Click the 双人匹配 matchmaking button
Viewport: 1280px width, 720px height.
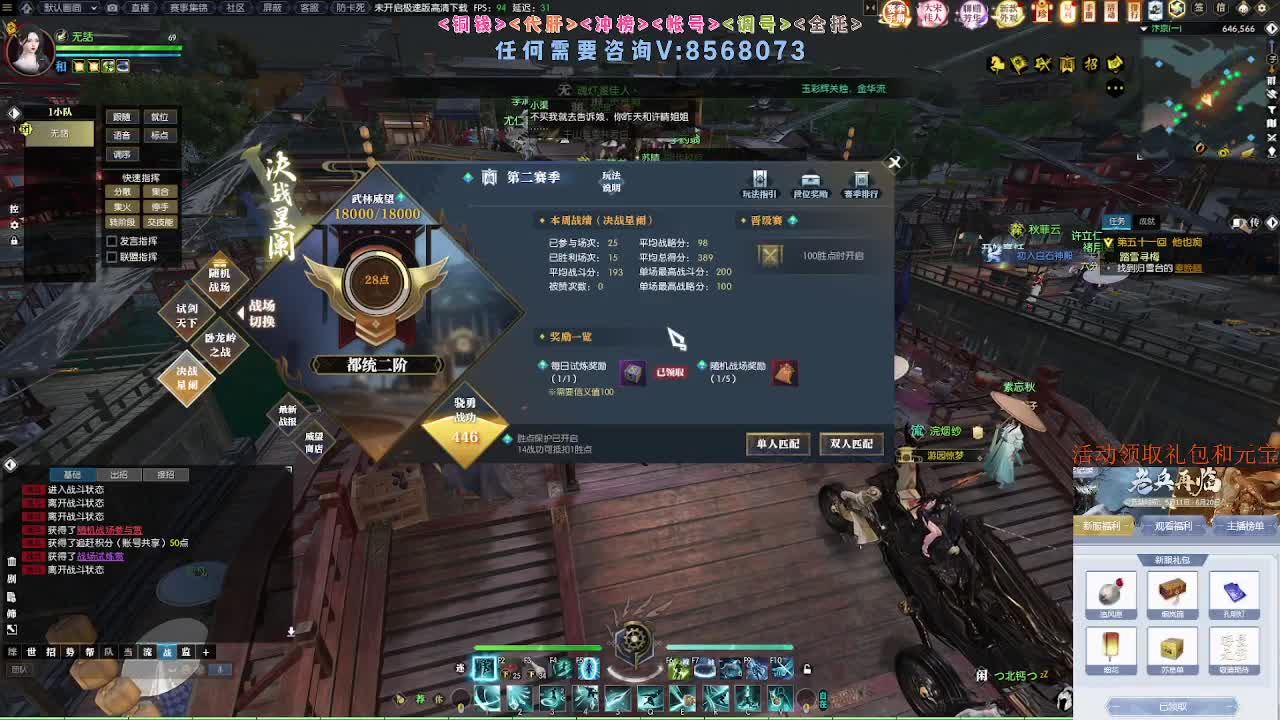(x=851, y=444)
